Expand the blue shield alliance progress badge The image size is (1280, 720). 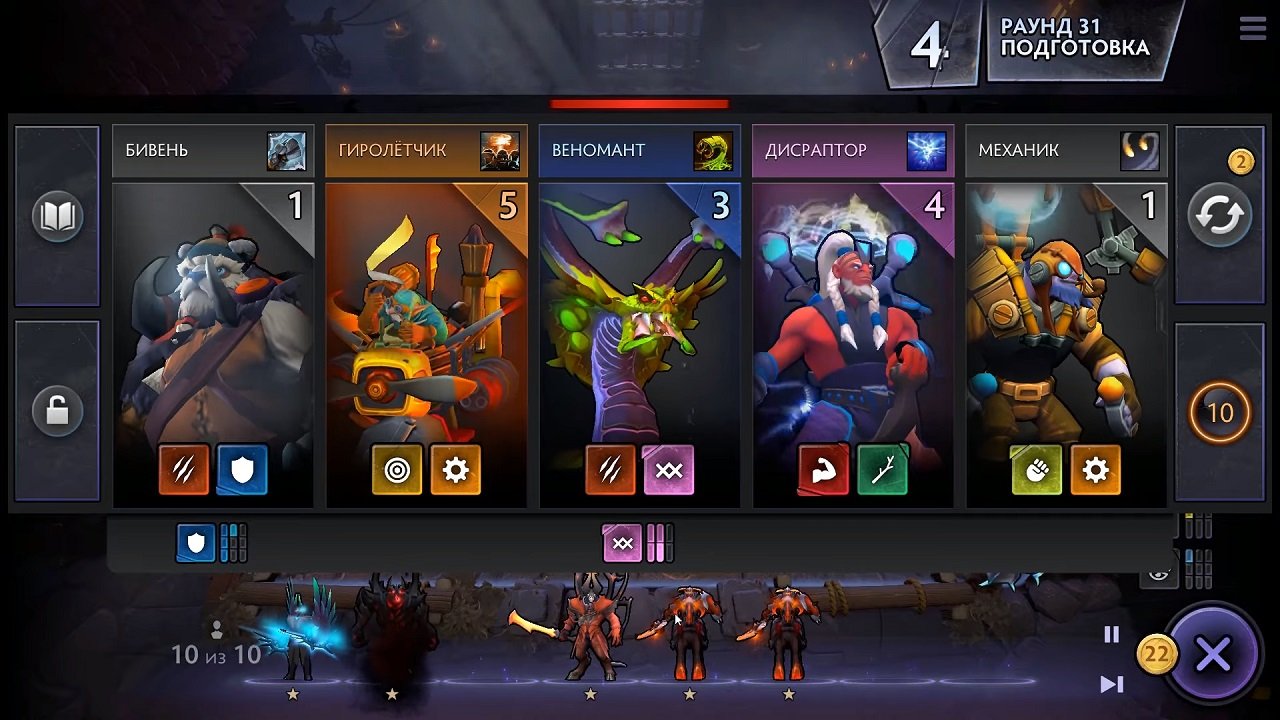tap(196, 543)
